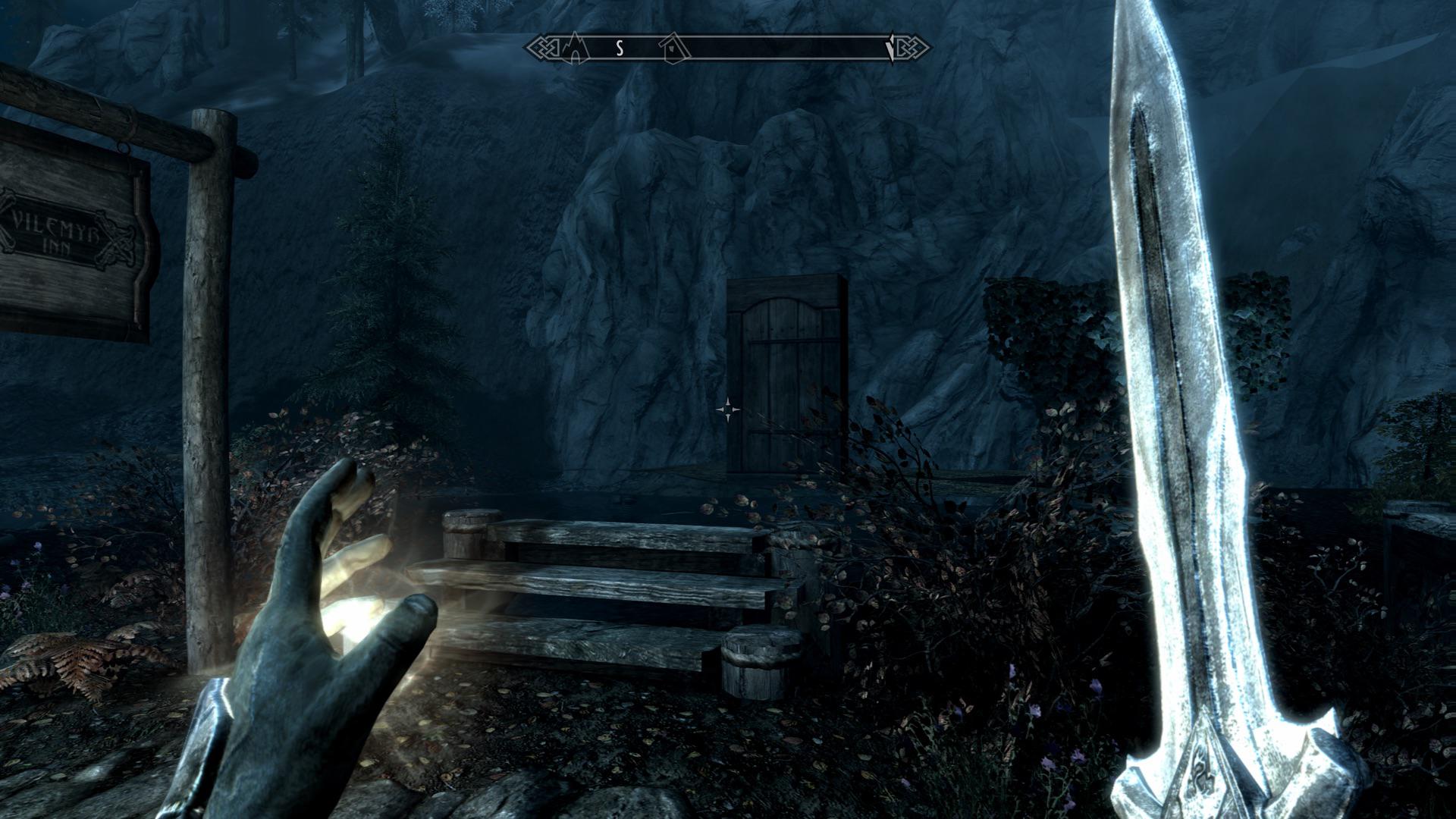Screen dimensions: 1456x819
Task: Click the quest arrow marker on the compass
Action: tap(890, 48)
